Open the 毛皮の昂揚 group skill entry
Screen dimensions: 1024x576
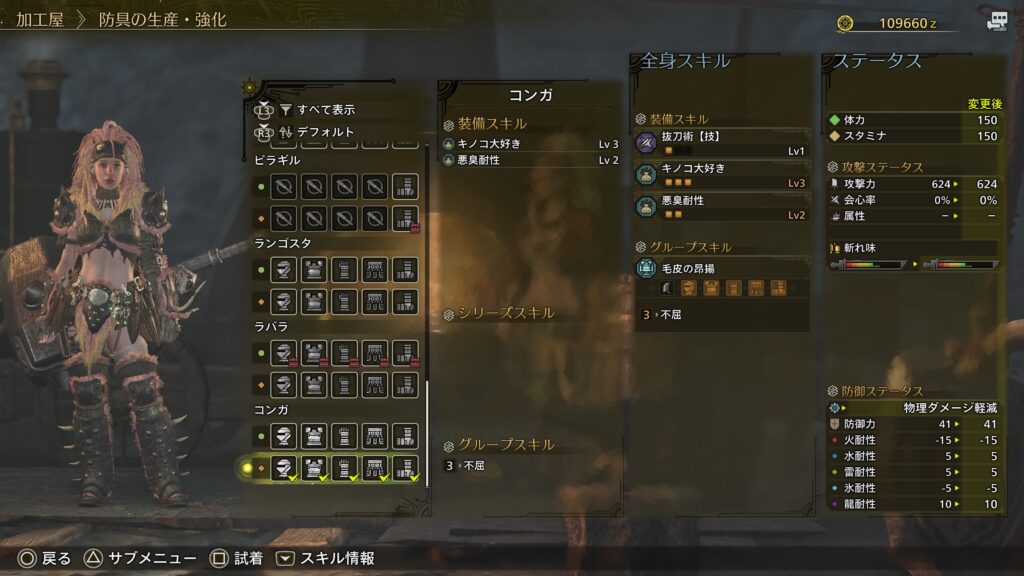720,267
